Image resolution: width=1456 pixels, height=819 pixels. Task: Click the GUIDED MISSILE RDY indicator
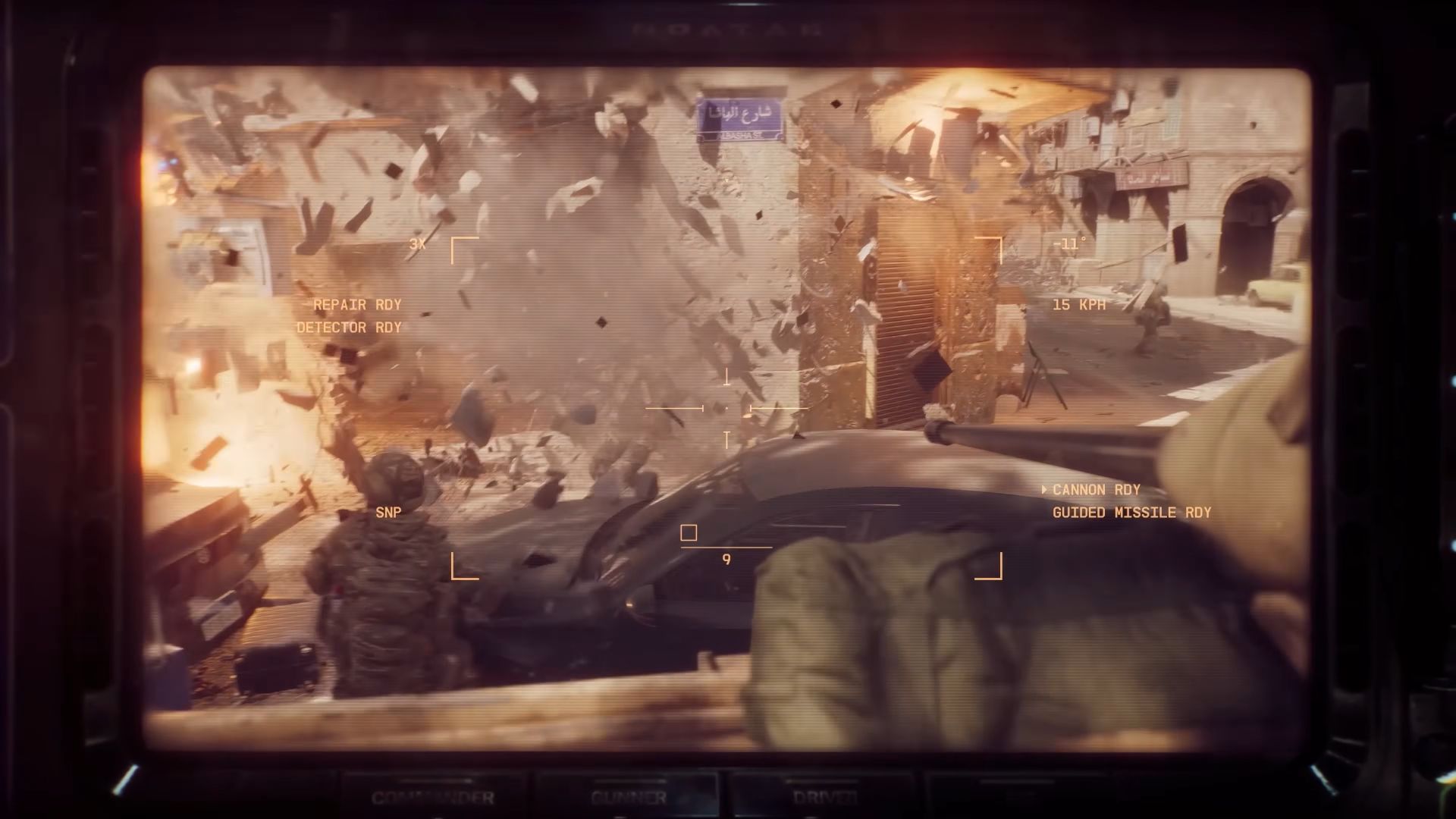tap(1131, 512)
